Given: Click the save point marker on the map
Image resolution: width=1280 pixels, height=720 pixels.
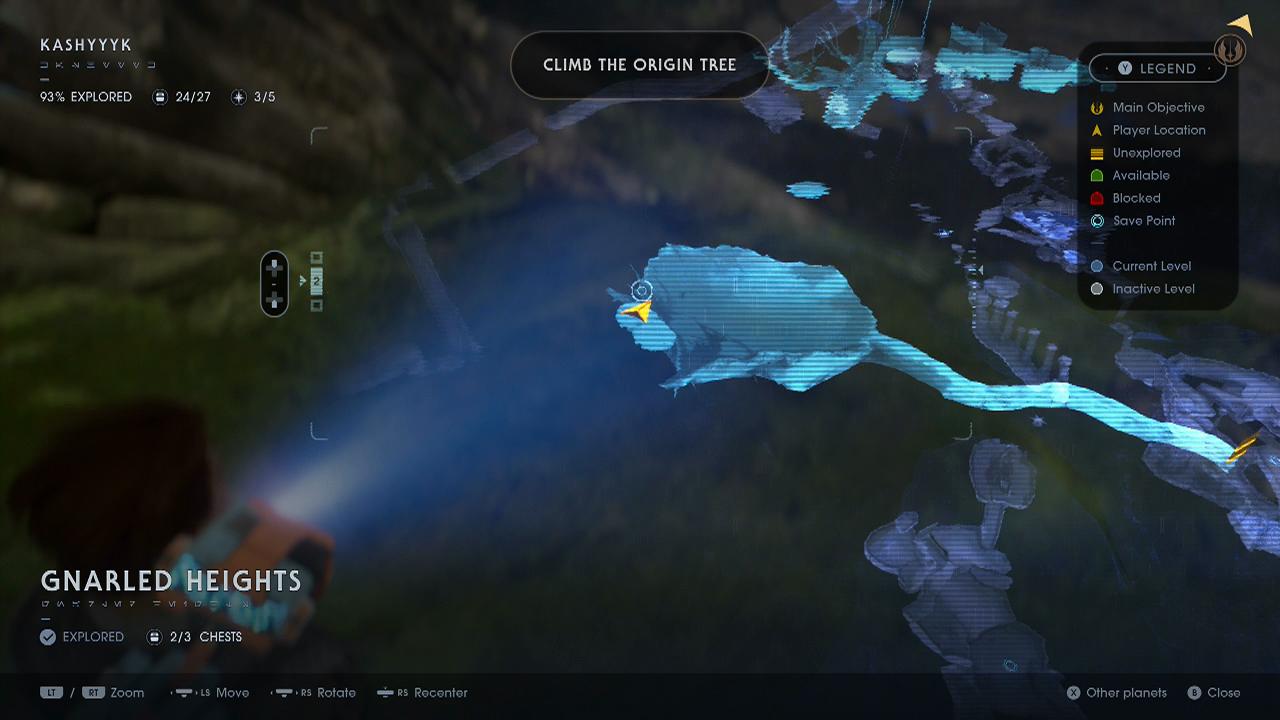Looking at the screenshot, I should [641, 290].
